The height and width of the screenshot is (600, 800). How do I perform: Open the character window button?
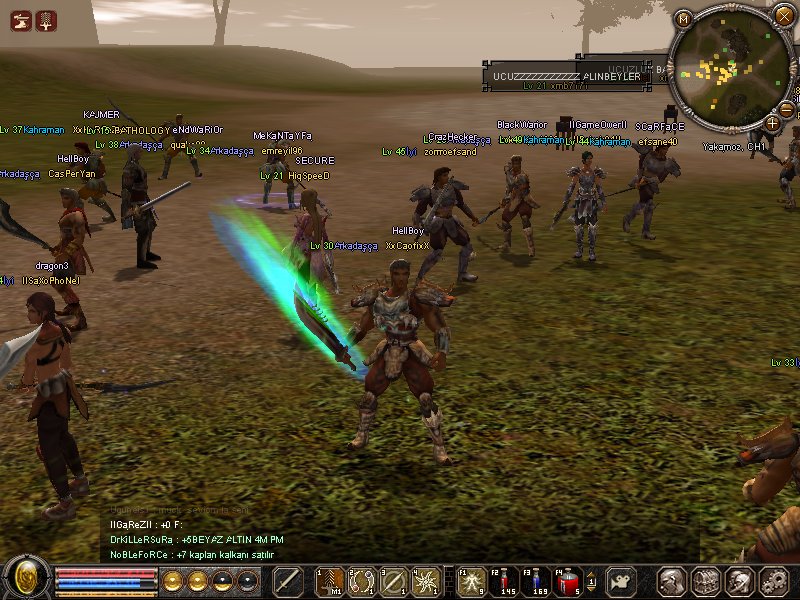click(x=672, y=582)
